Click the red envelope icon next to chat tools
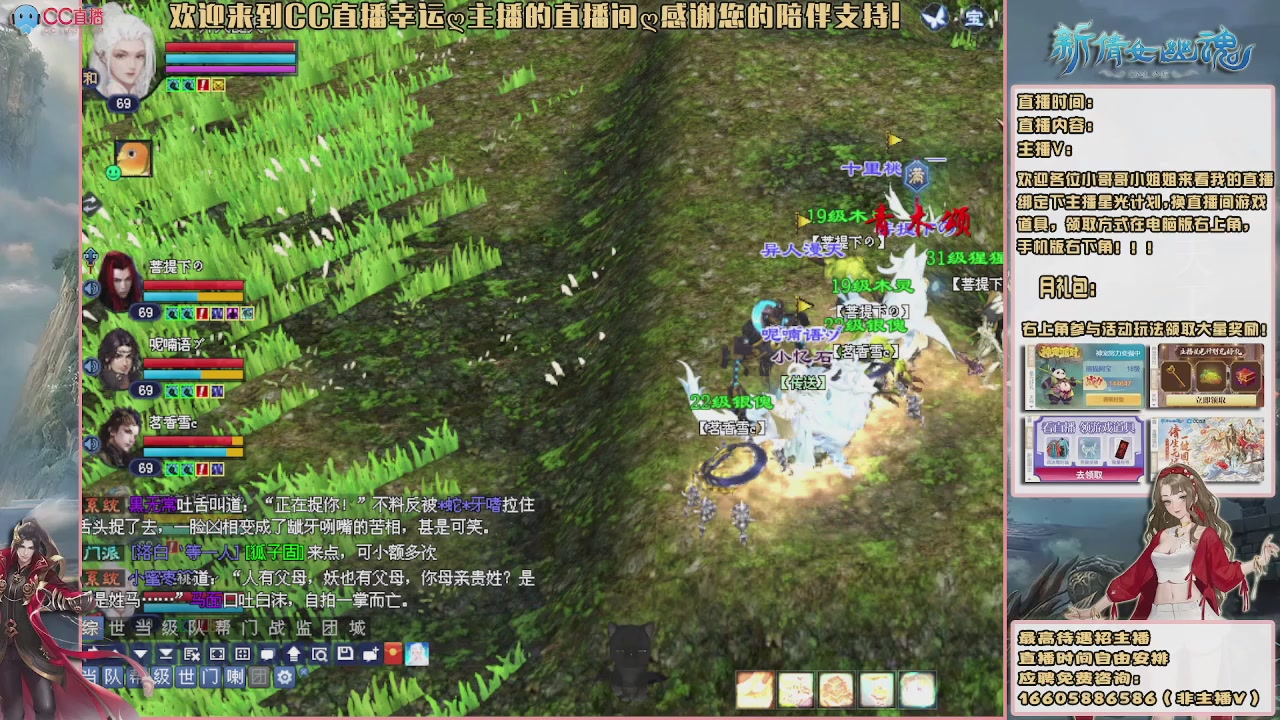The width and height of the screenshot is (1280, 720). (x=392, y=653)
